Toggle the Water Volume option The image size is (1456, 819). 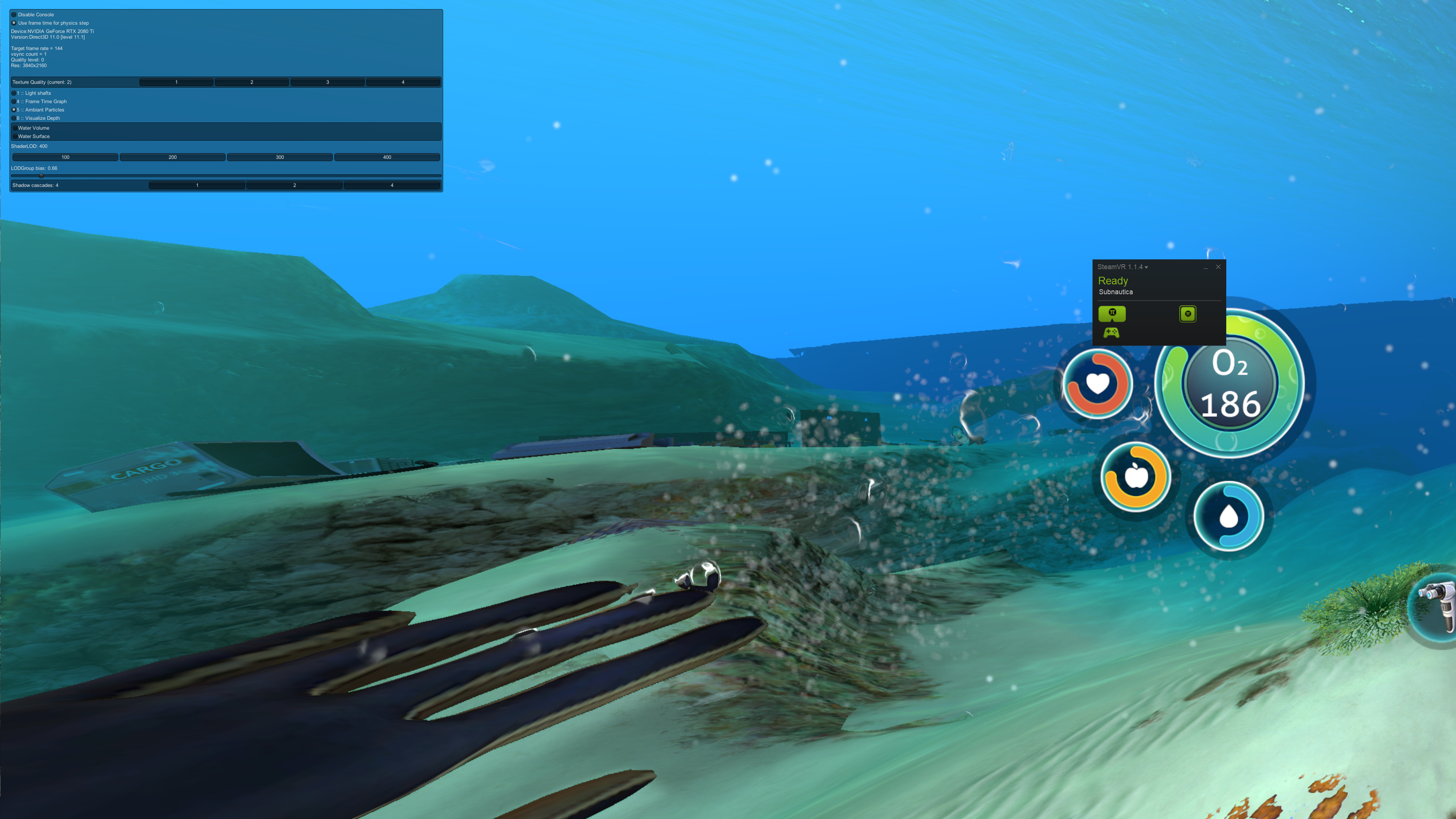[x=15, y=128]
